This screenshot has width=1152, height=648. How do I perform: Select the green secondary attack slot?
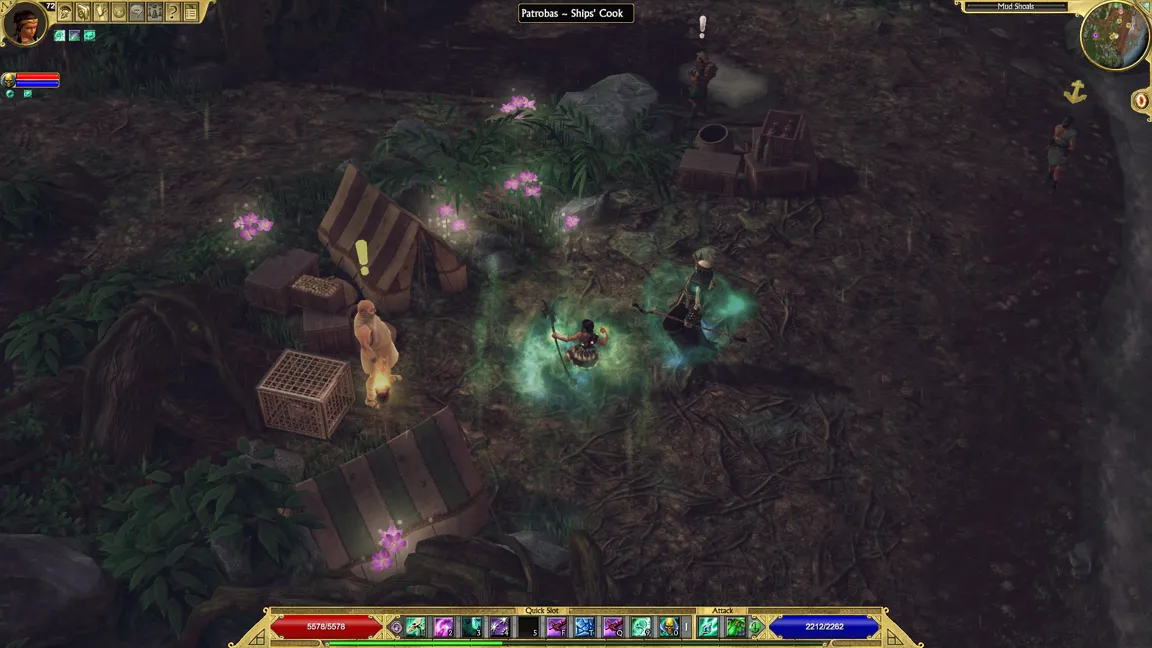pos(736,627)
